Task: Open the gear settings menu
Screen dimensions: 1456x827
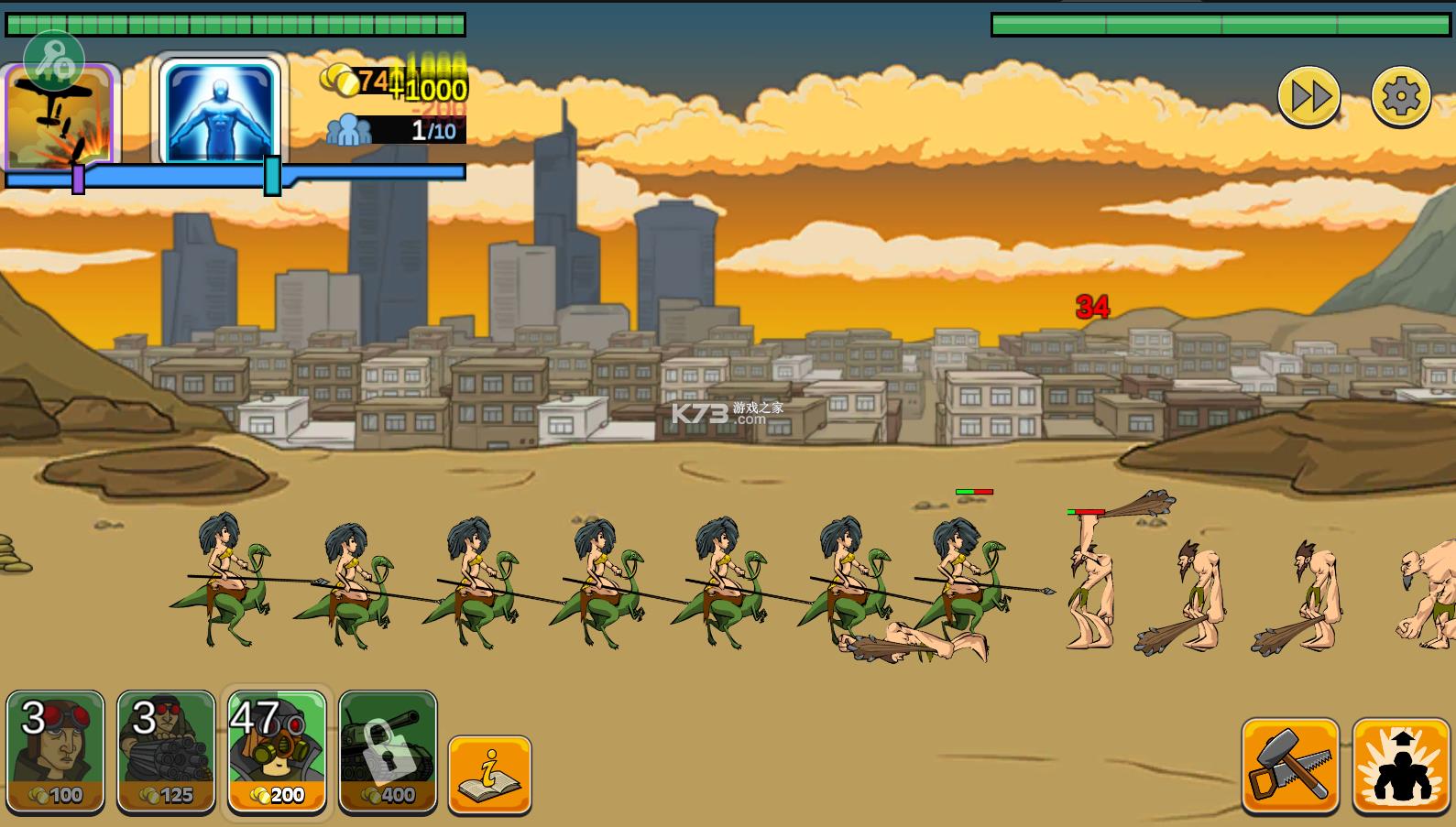Action: pyautogui.click(x=1400, y=96)
